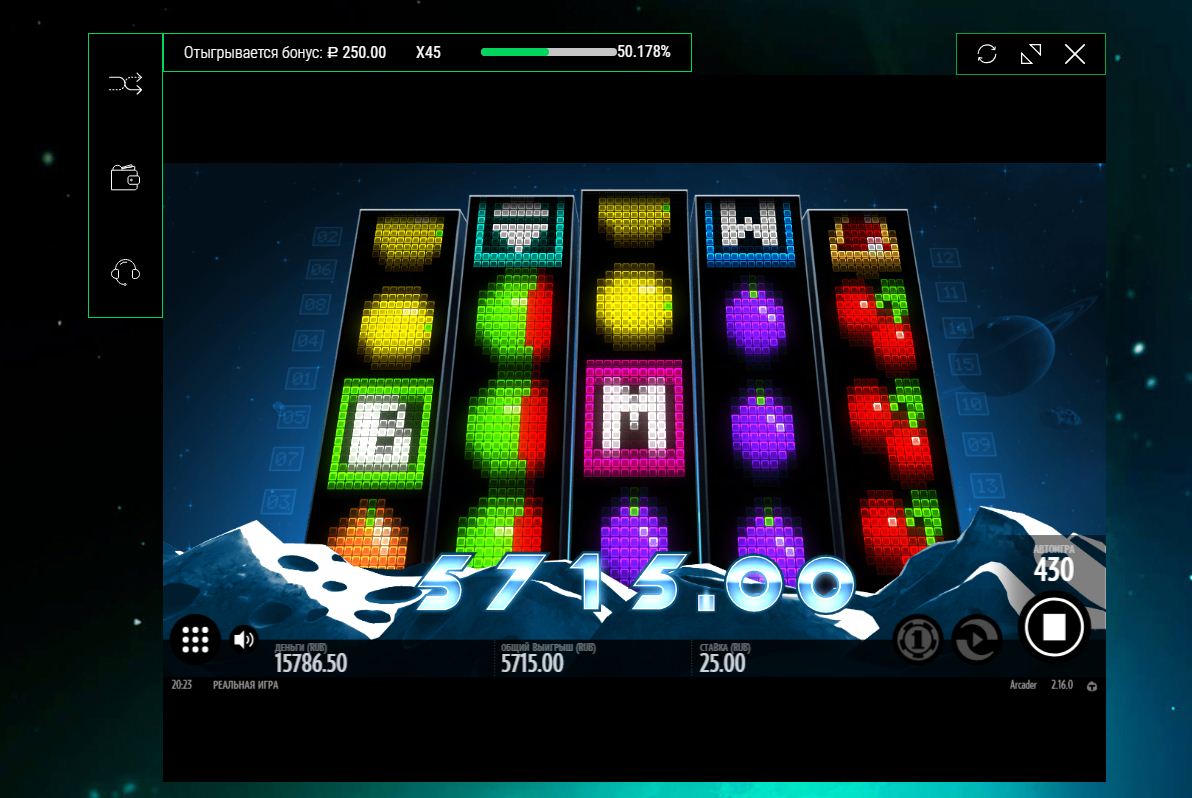Toggle the sound speaker icon
This screenshot has height=798, width=1192.
tap(243, 639)
